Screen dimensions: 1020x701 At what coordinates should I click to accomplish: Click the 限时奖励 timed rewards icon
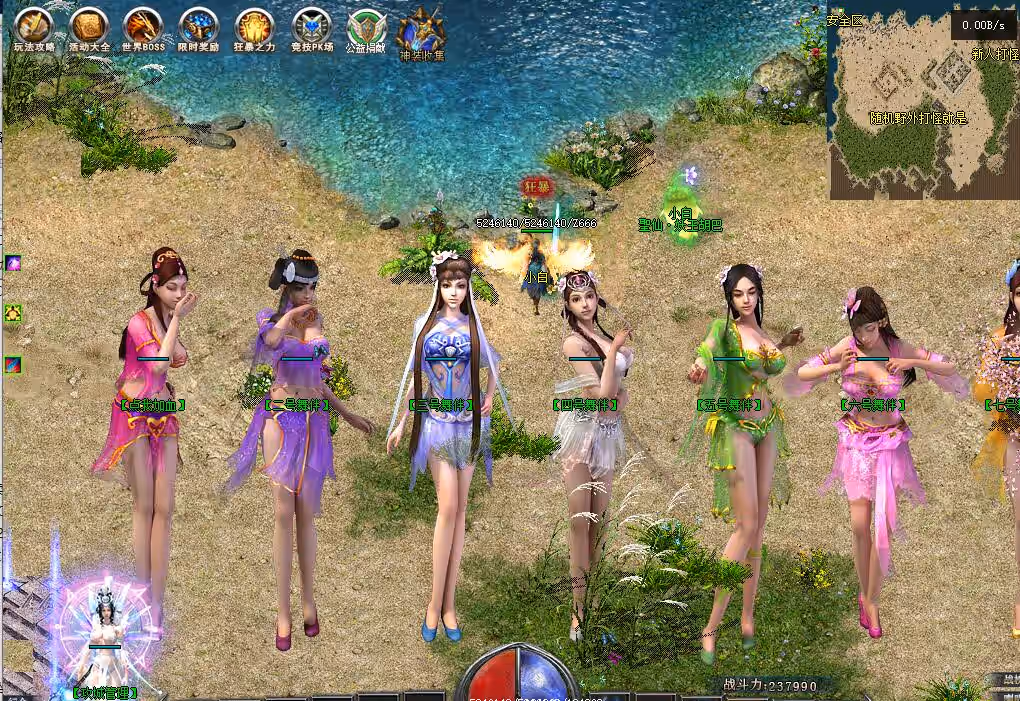coord(198,26)
